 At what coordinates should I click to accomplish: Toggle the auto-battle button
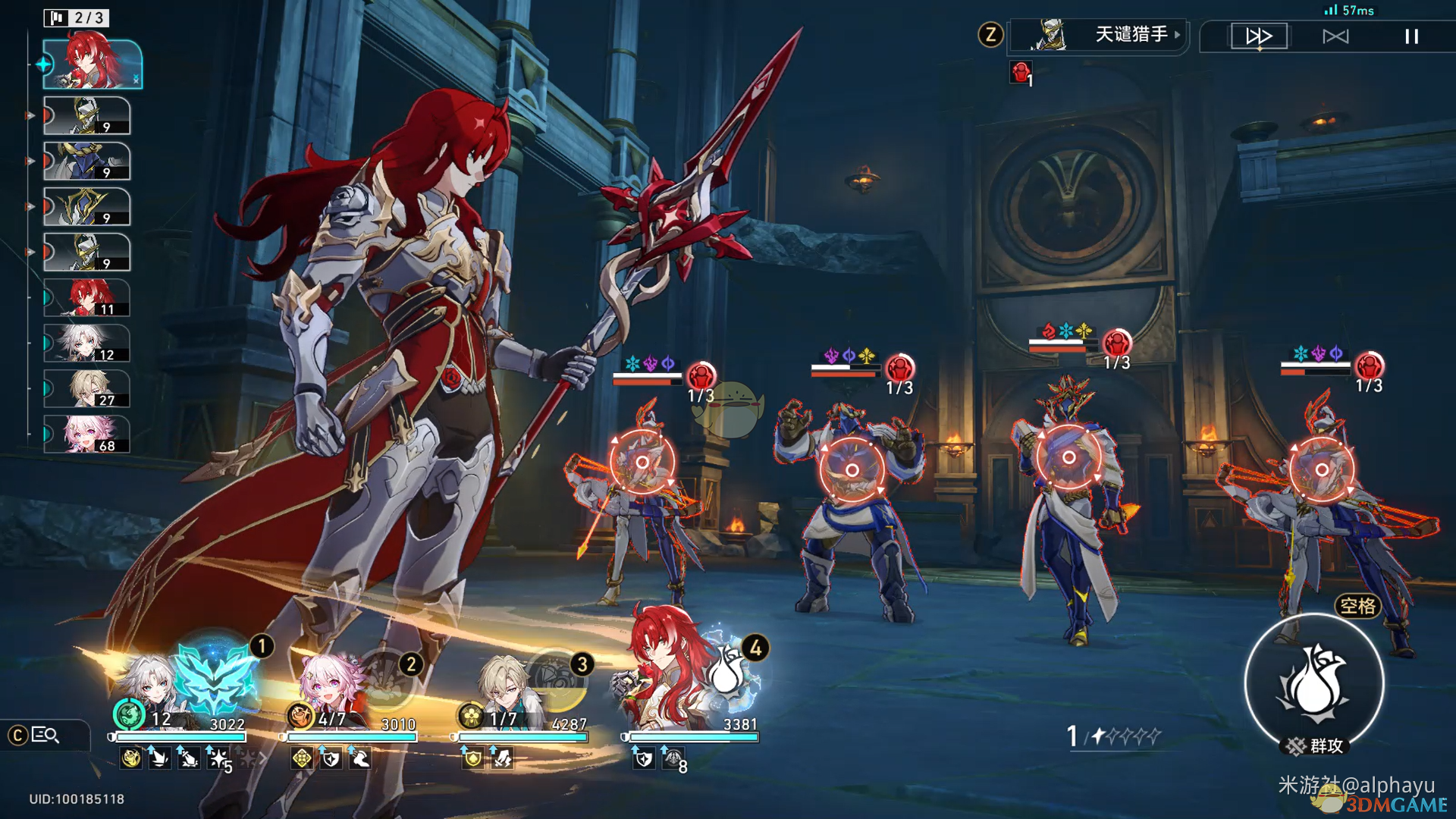coord(1335,36)
